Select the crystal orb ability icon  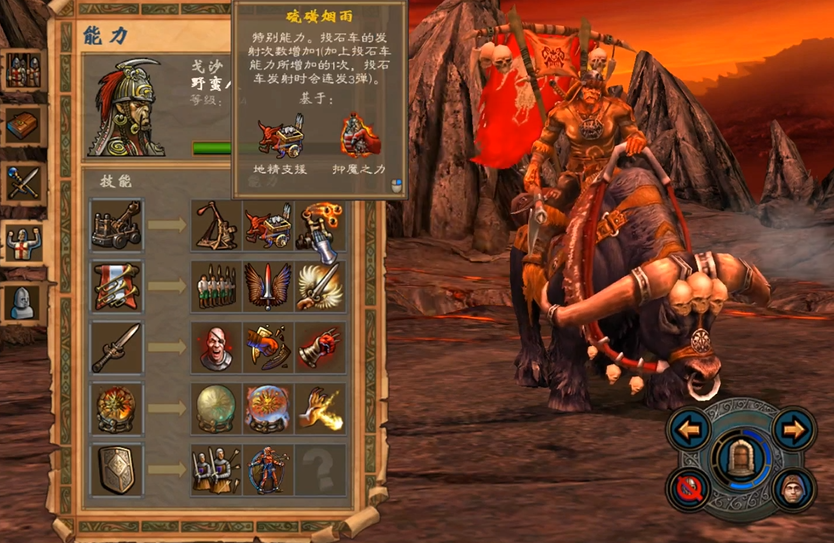tap(216, 408)
